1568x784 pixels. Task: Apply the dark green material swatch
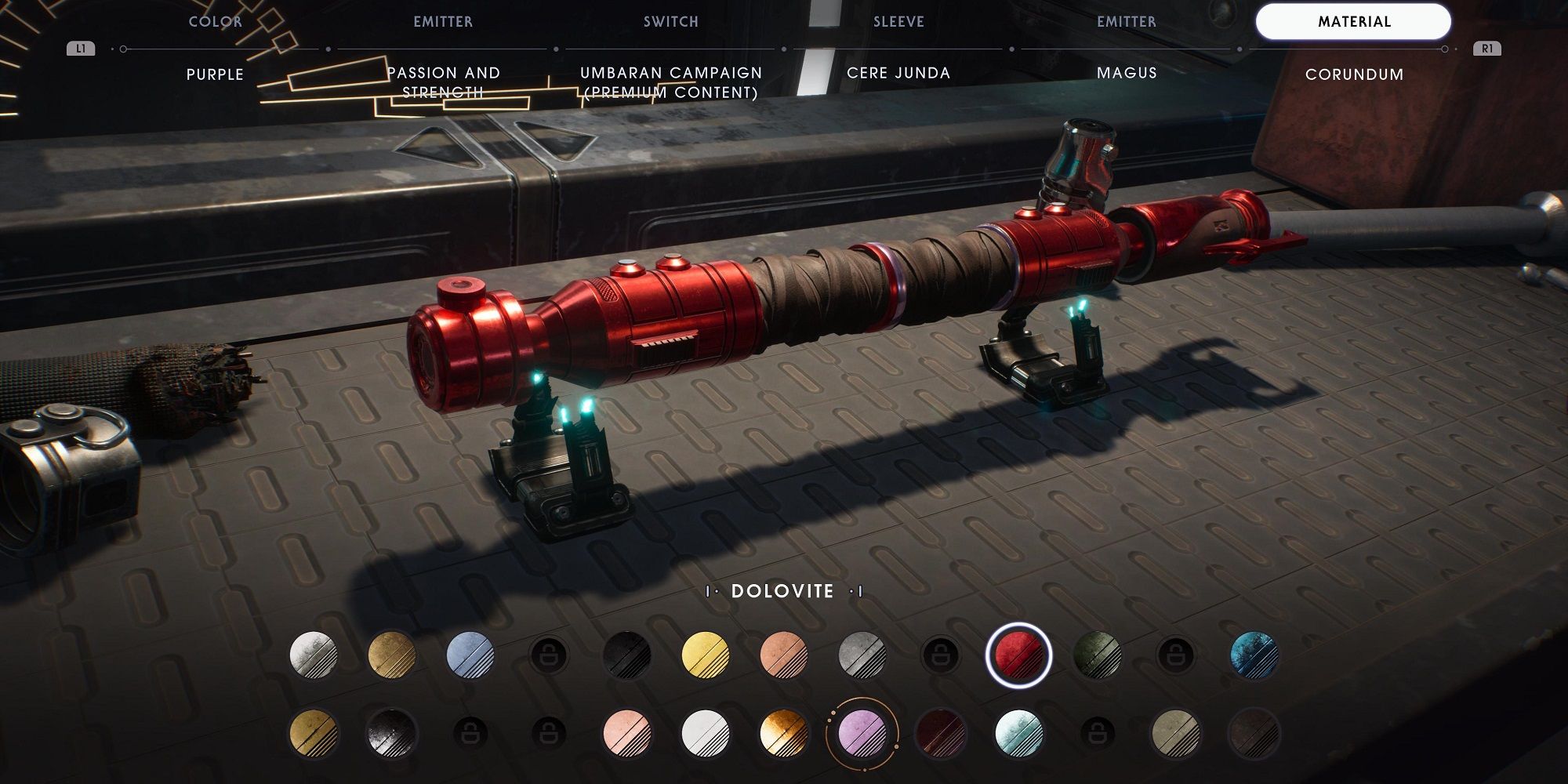tap(1098, 655)
